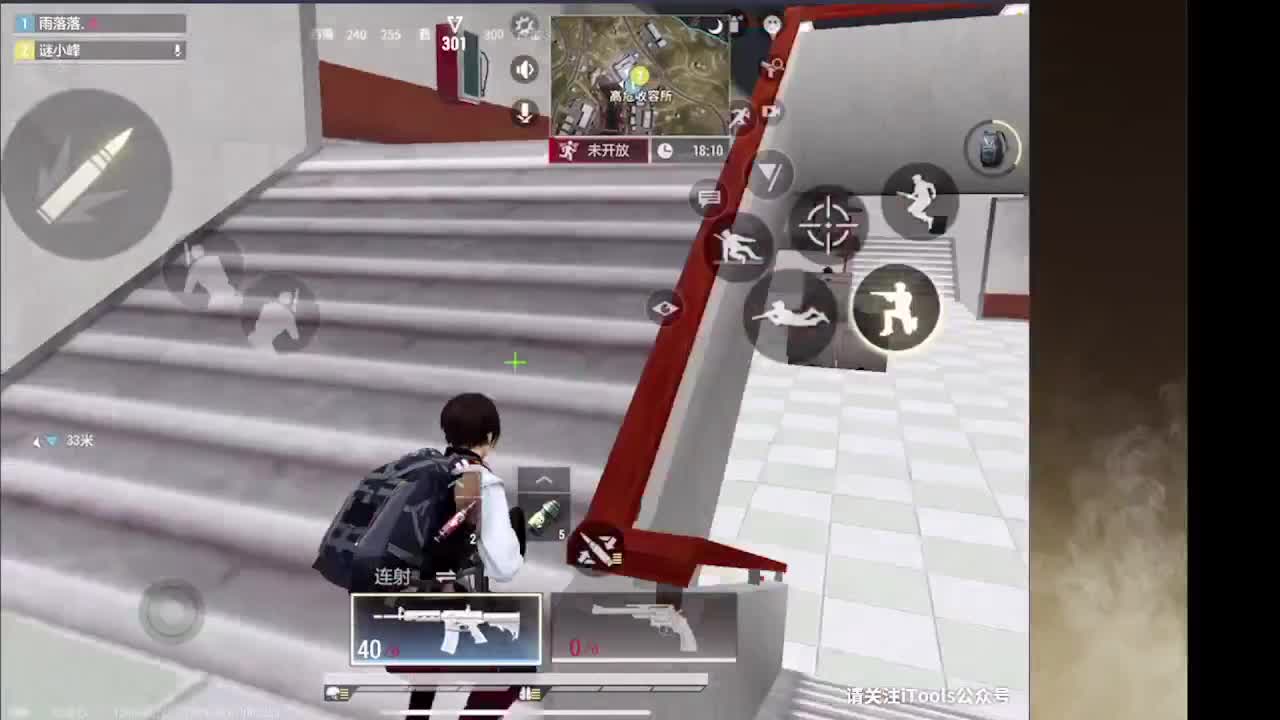This screenshot has height=720, width=1280.
Task: Tap the free-look eye icon
Action: pyautogui.click(x=663, y=308)
